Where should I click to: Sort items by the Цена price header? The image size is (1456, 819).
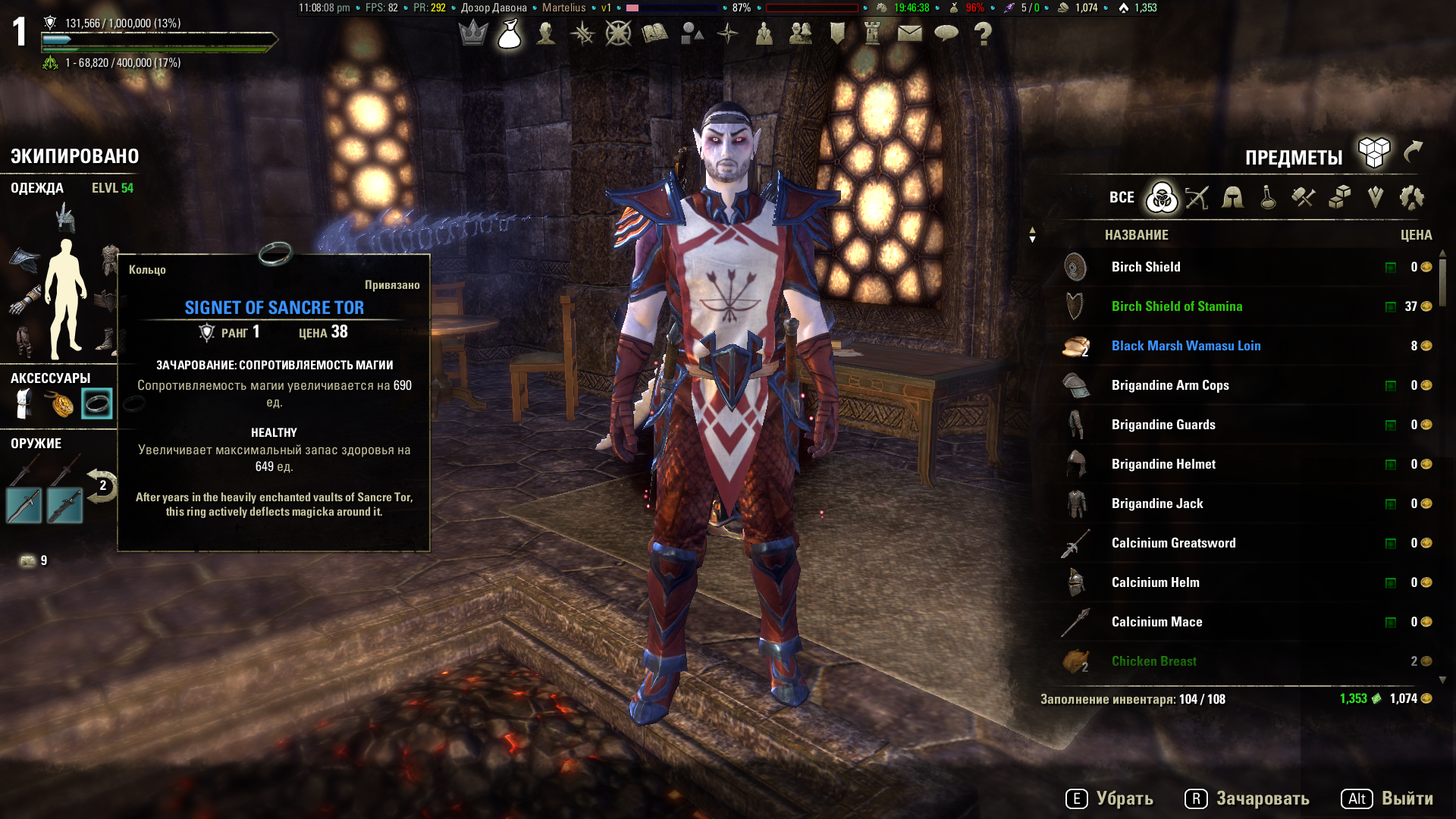click(x=1416, y=235)
